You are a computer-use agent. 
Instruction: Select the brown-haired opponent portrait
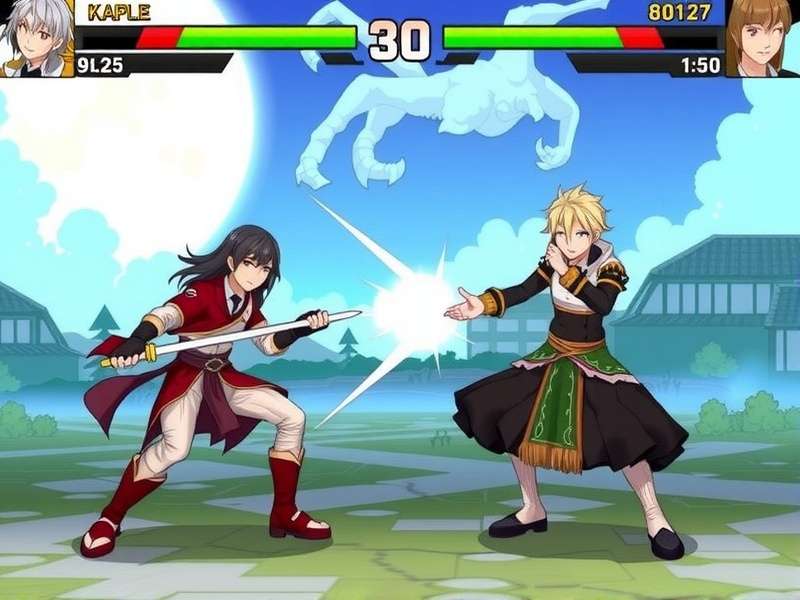click(763, 37)
